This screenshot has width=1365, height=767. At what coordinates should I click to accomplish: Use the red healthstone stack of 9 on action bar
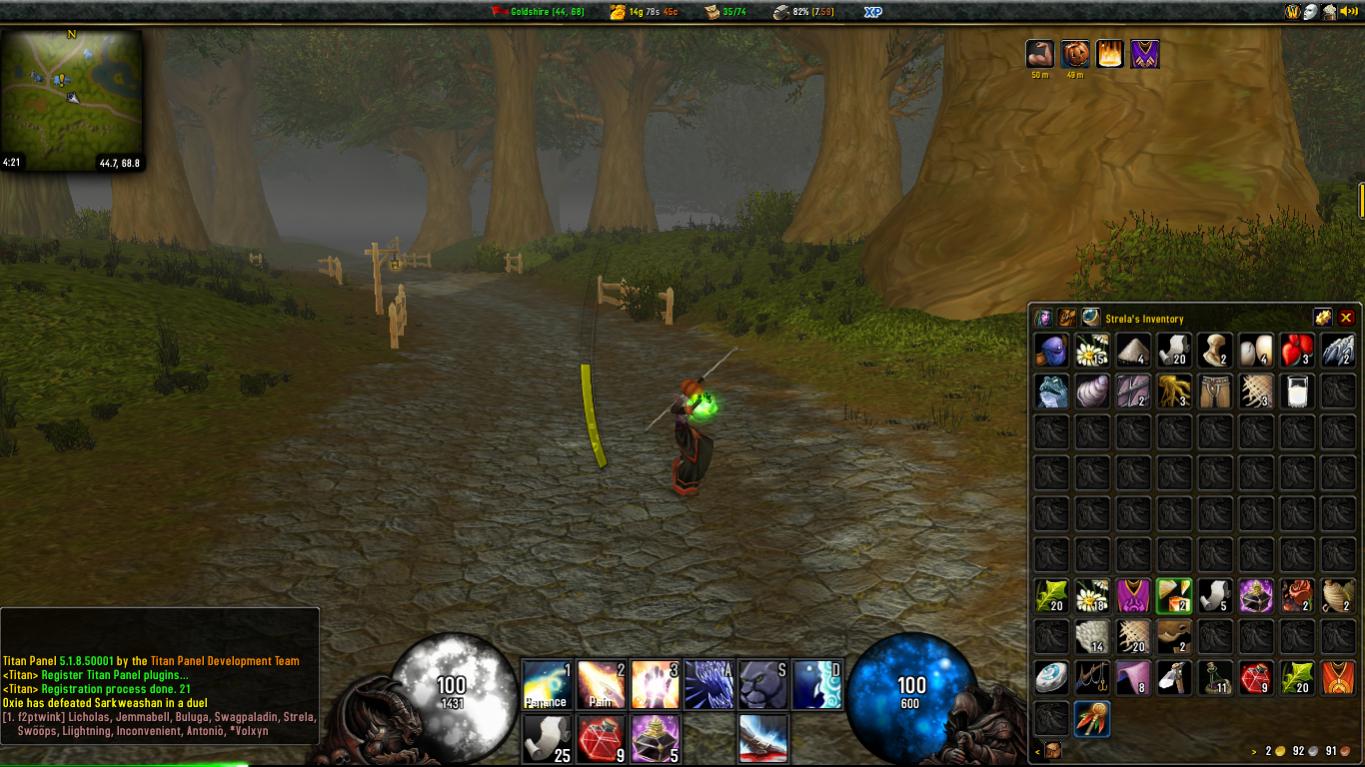coord(601,739)
